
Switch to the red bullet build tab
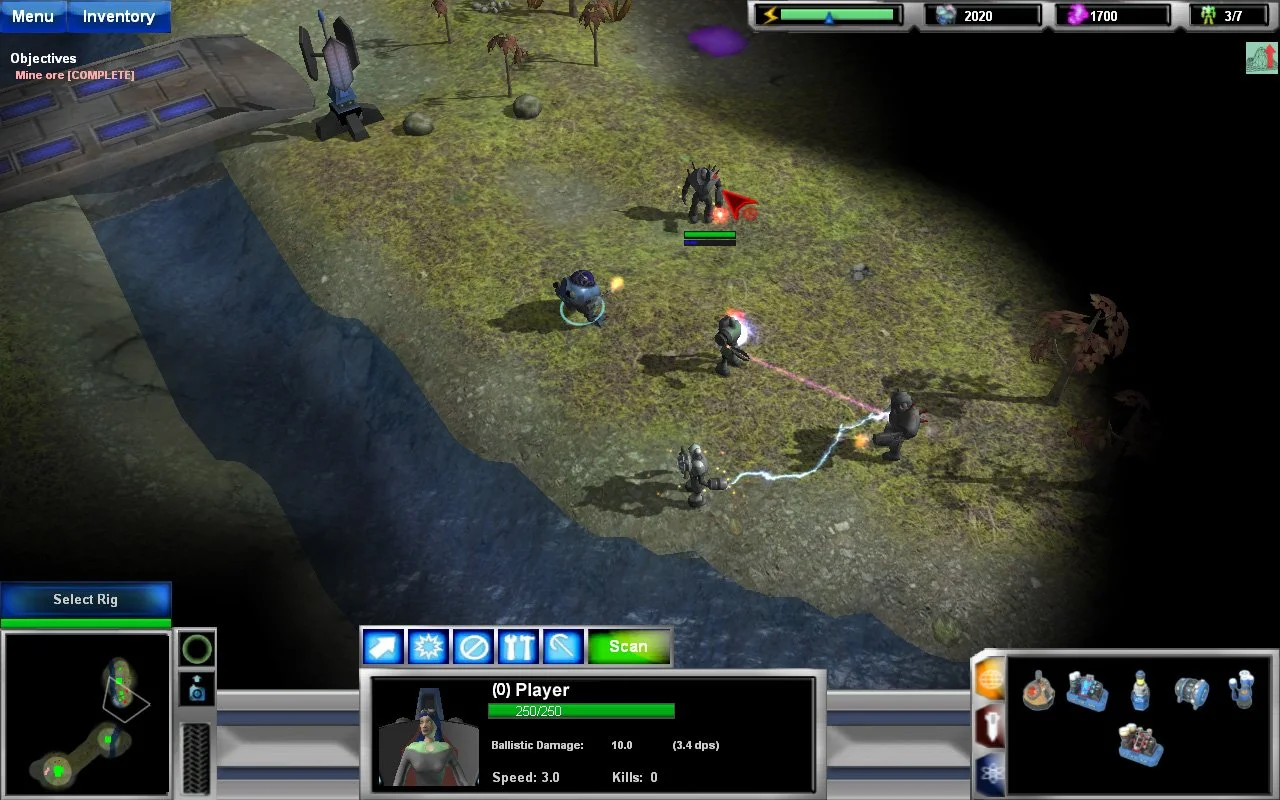click(989, 727)
